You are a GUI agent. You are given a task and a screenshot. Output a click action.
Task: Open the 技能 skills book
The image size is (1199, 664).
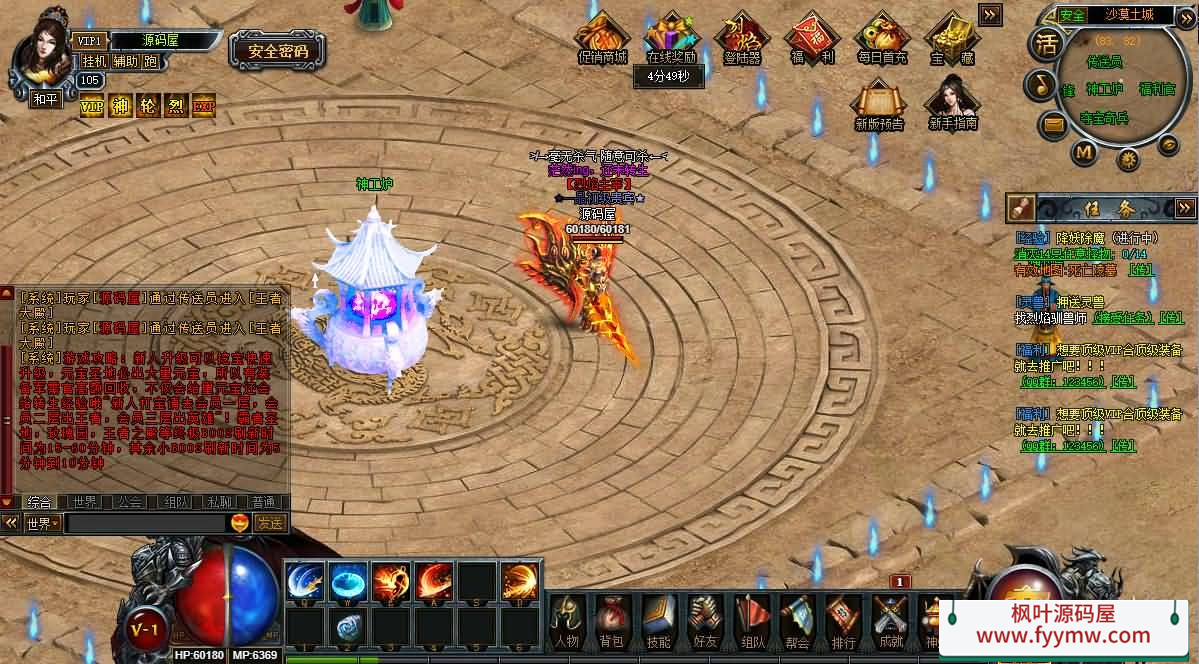click(658, 619)
